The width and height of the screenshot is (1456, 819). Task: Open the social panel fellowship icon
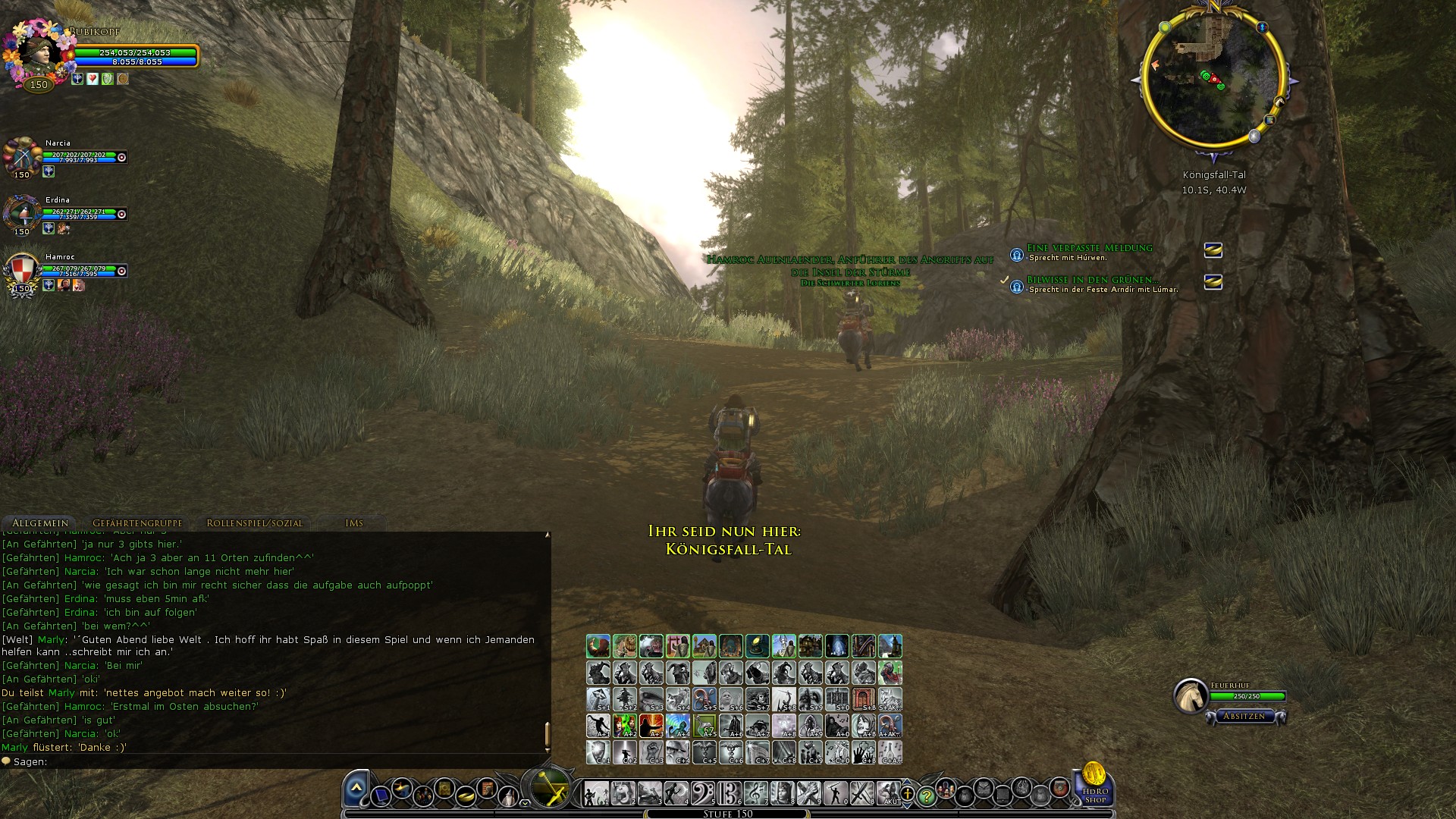(425, 794)
